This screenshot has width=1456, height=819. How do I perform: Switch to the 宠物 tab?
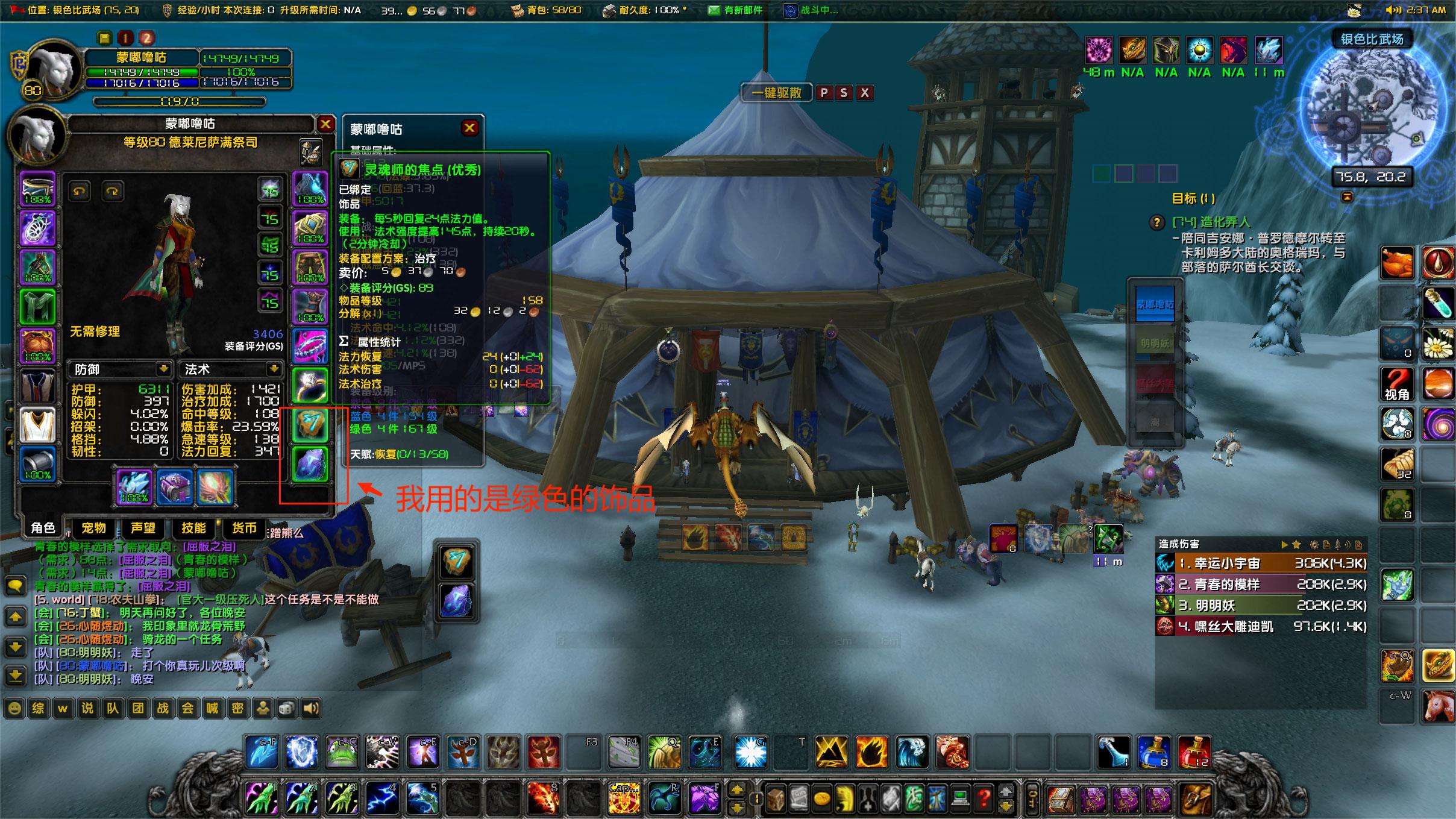pyautogui.click(x=93, y=528)
